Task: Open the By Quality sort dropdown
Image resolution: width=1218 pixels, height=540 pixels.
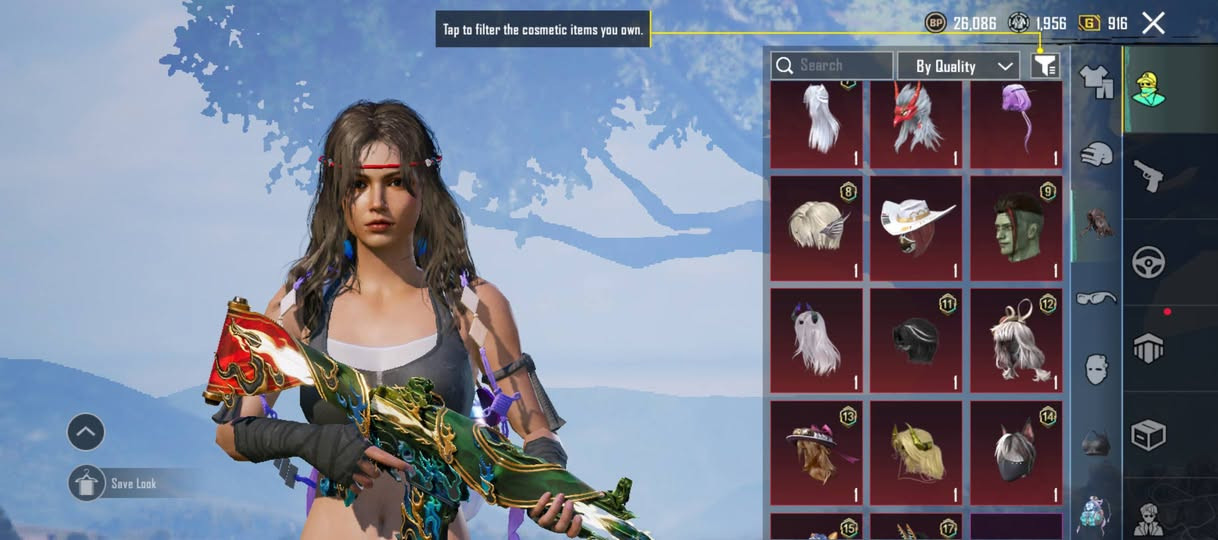Action: pos(958,66)
